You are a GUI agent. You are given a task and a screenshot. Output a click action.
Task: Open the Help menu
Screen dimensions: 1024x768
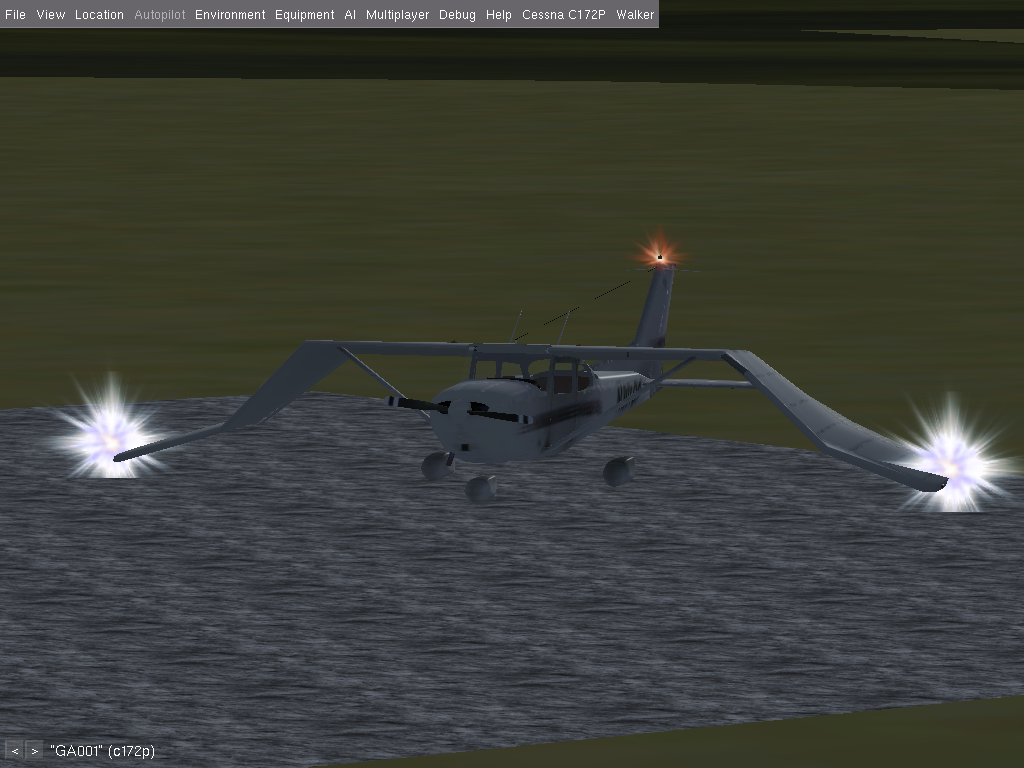(x=498, y=15)
